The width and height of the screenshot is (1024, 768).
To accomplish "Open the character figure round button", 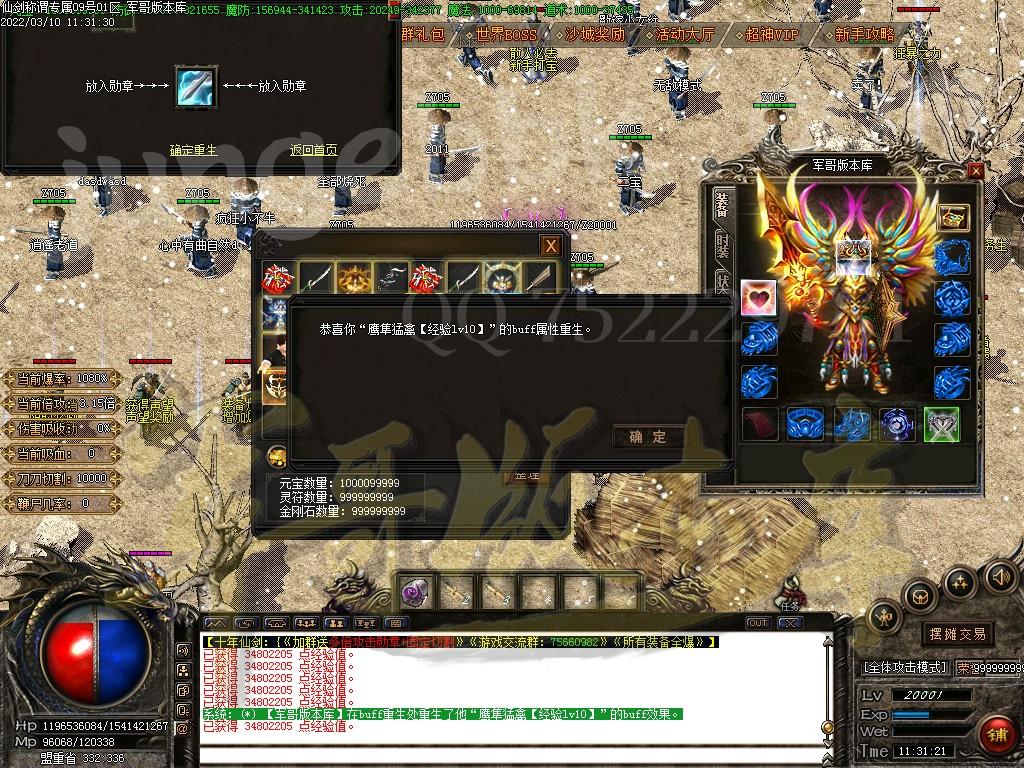I will point(883,616).
